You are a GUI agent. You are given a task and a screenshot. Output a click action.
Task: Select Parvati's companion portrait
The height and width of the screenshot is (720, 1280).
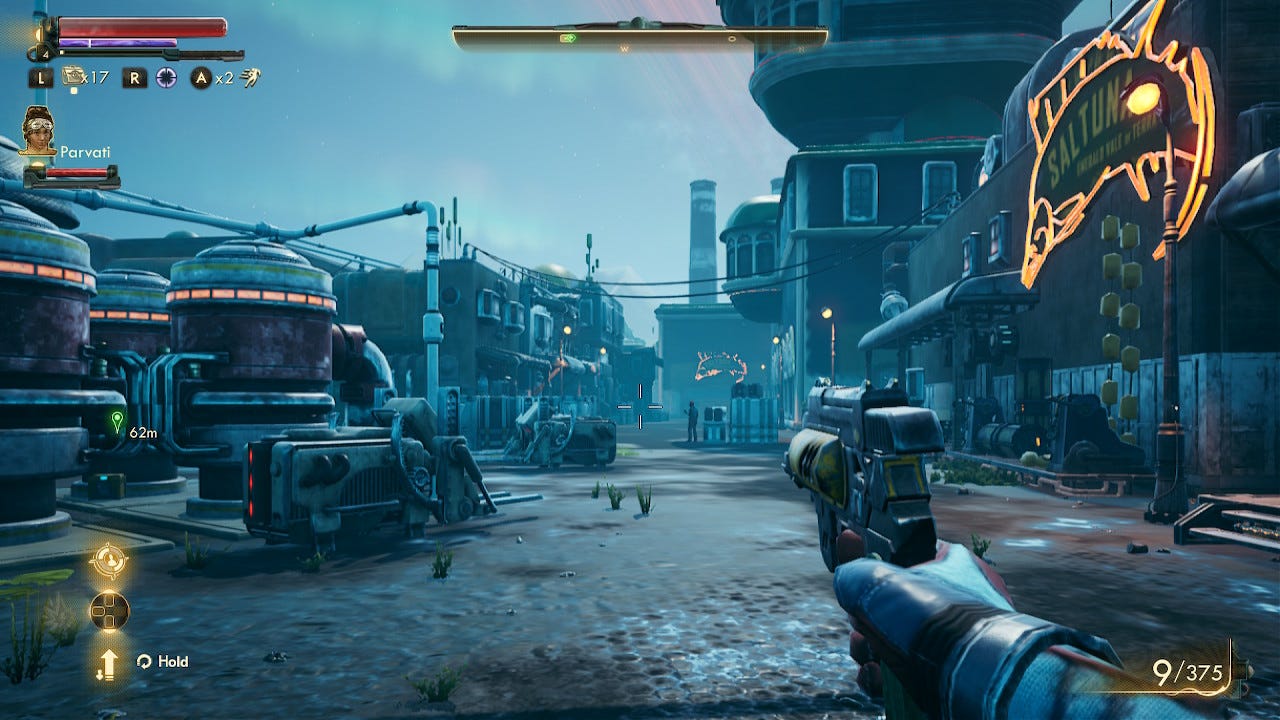pos(38,130)
